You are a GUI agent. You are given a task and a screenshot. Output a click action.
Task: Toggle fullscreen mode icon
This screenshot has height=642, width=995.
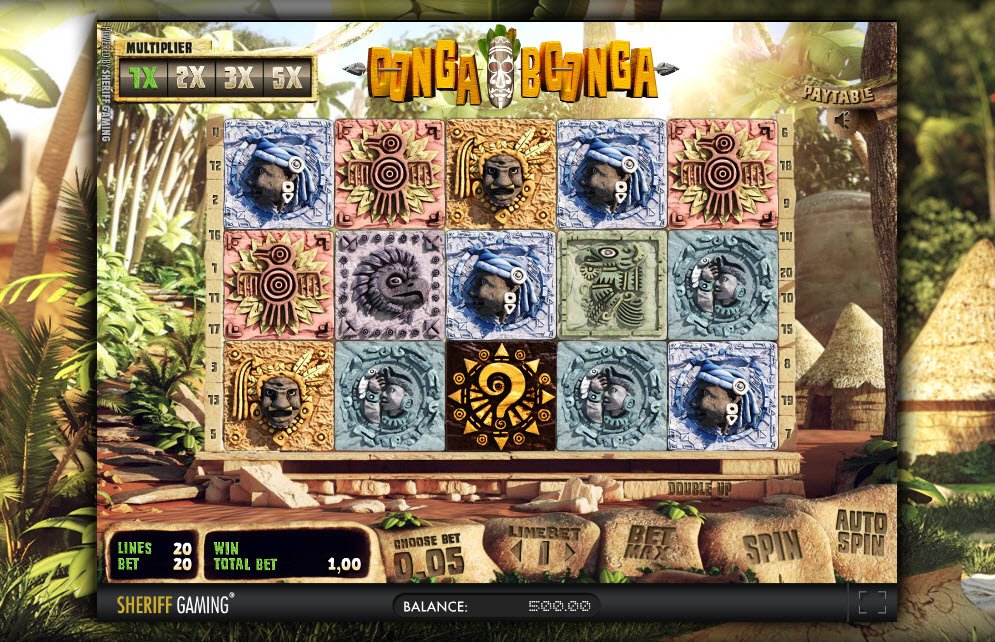coord(872,602)
